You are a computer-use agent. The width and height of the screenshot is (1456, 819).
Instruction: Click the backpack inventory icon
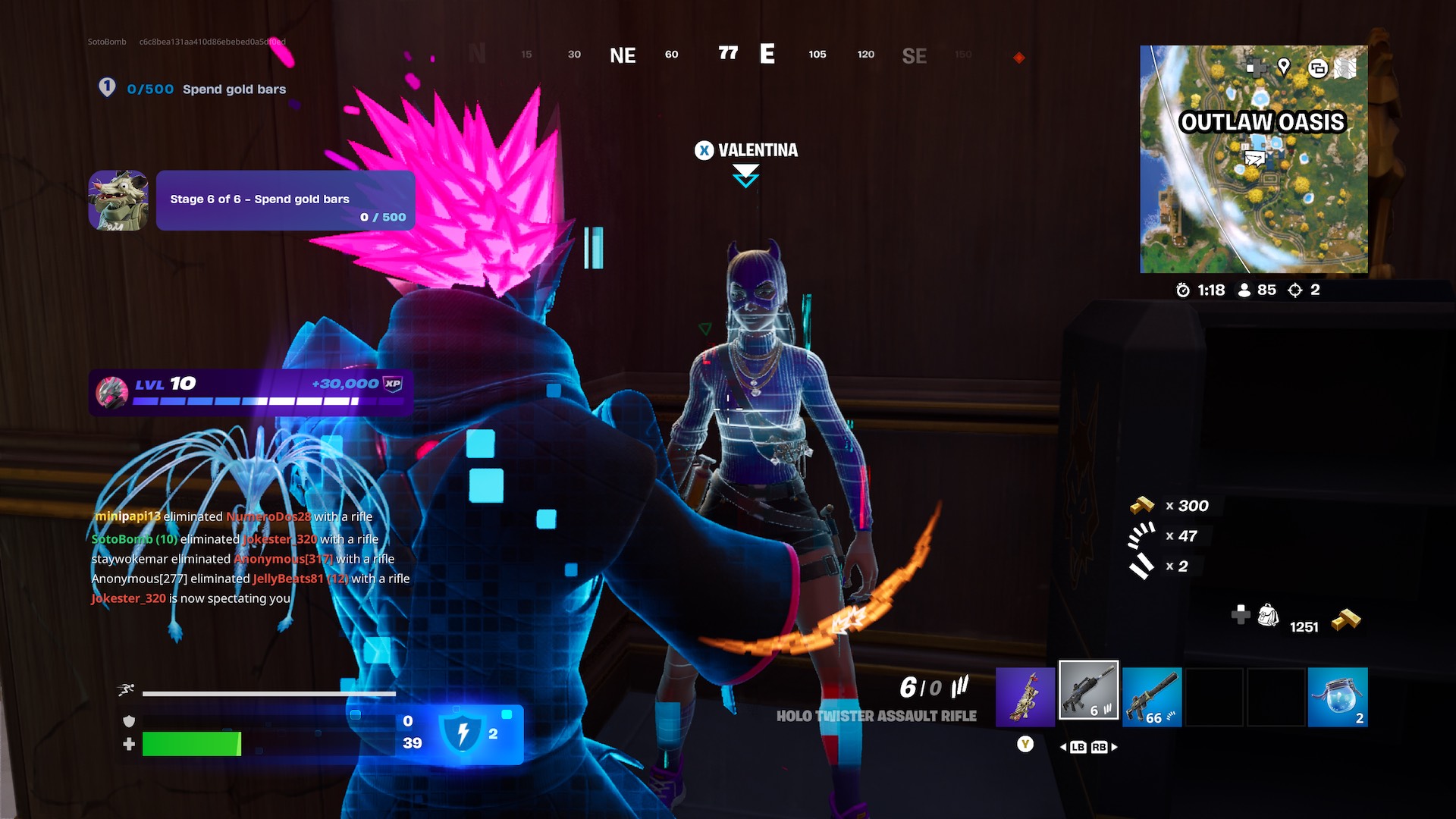(x=1266, y=617)
